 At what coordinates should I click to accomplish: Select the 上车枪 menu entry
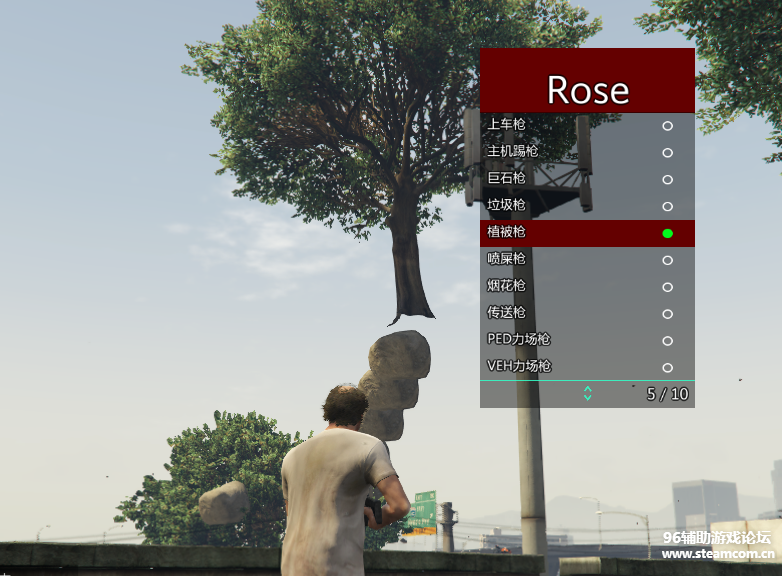[x=587, y=125]
